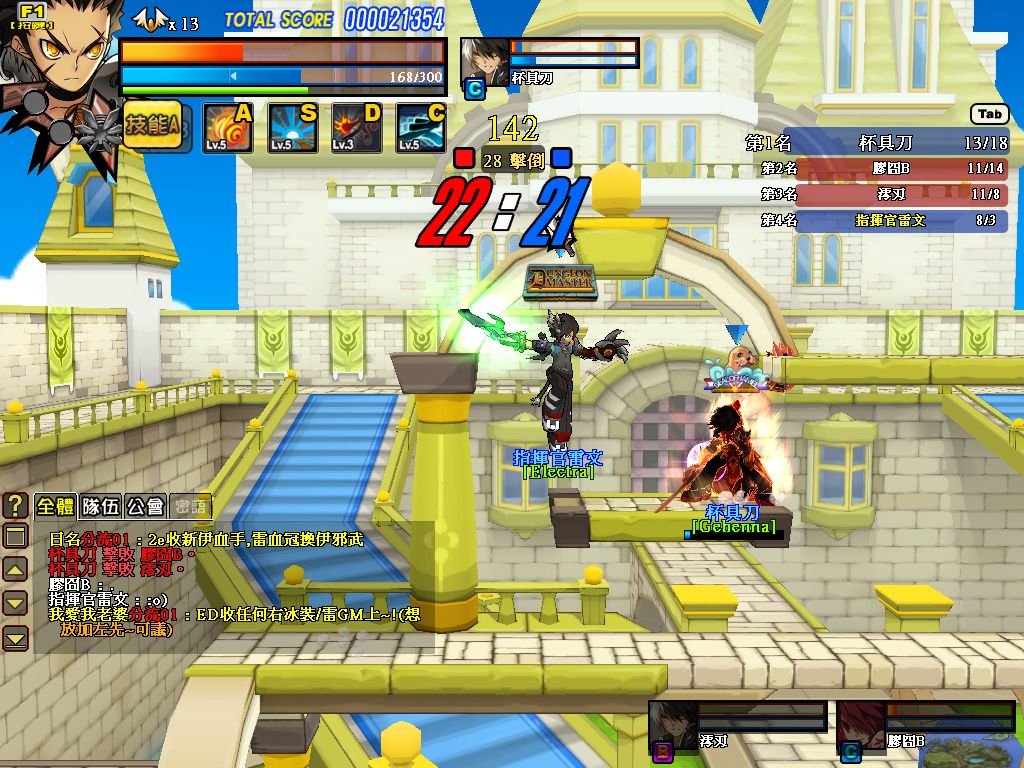Click the chat scroll-up arrow
The height and width of the screenshot is (768, 1024).
click(16, 570)
